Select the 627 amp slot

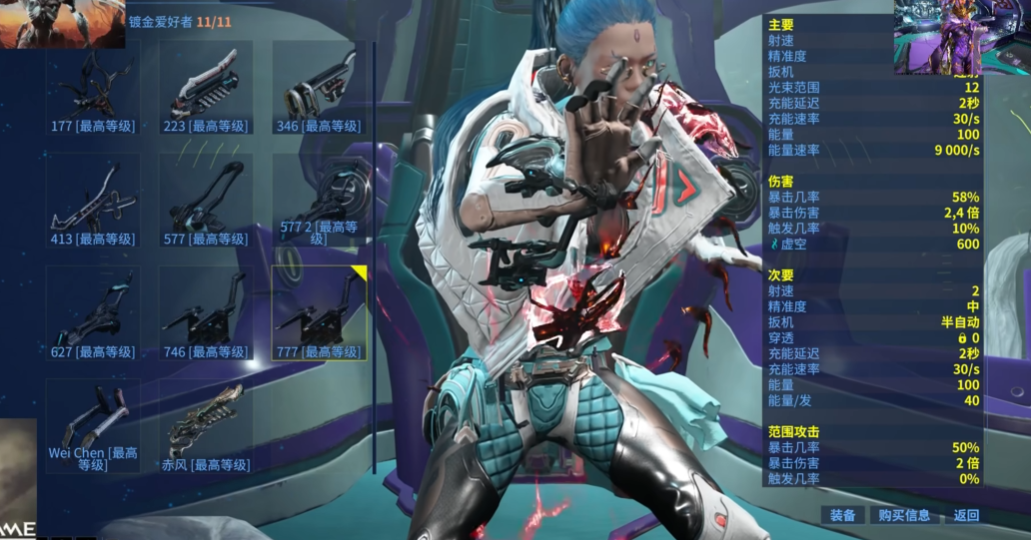point(92,313)
